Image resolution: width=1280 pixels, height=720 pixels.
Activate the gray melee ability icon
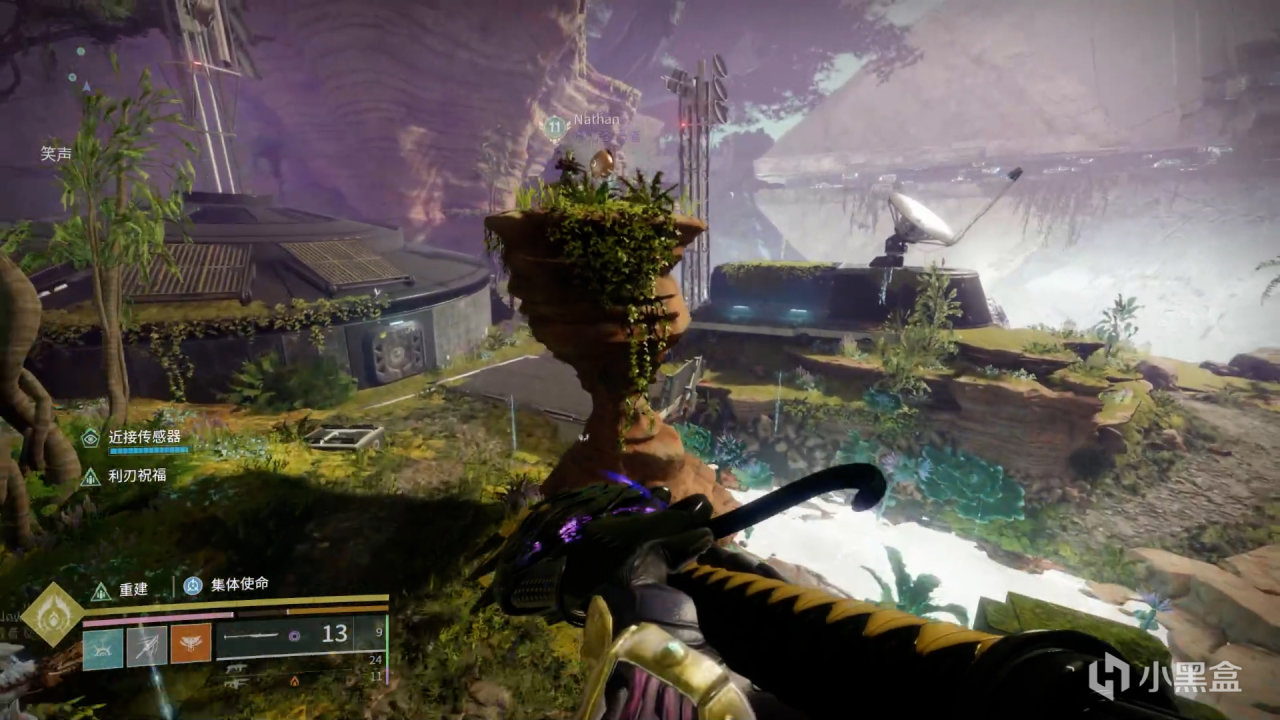pos(147,647)
